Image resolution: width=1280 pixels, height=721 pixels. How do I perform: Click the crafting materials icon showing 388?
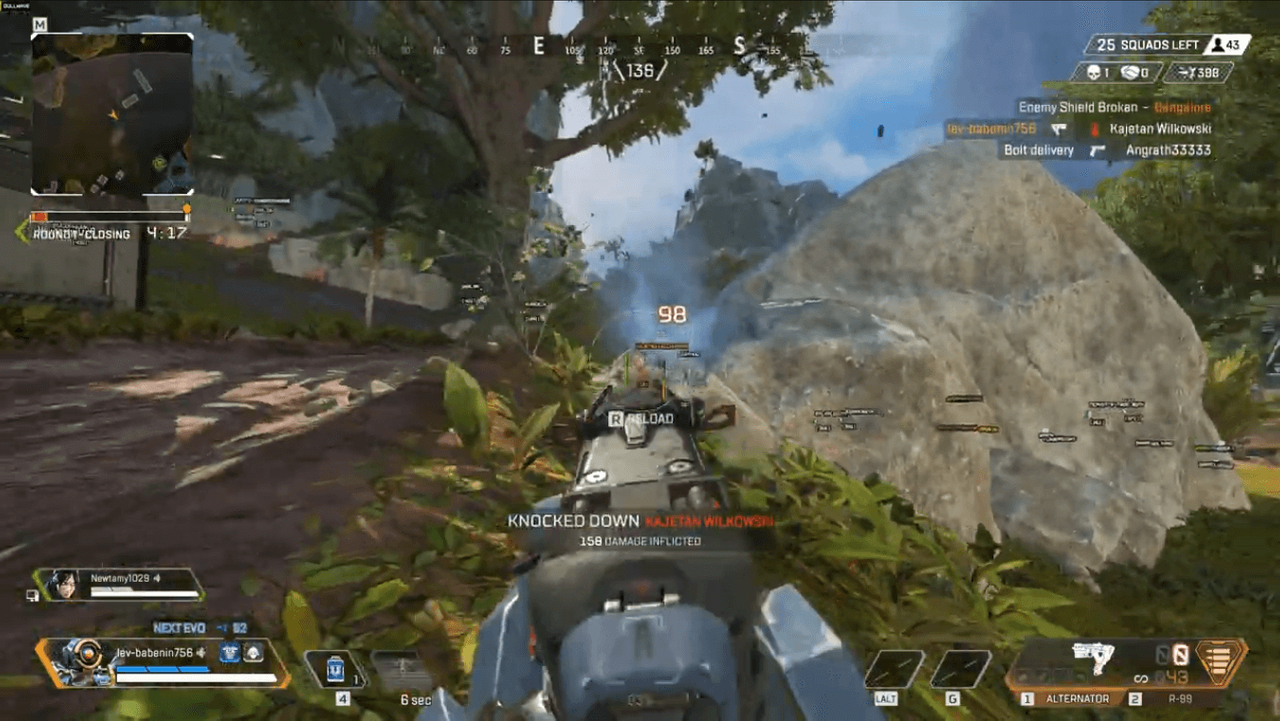1188,73
